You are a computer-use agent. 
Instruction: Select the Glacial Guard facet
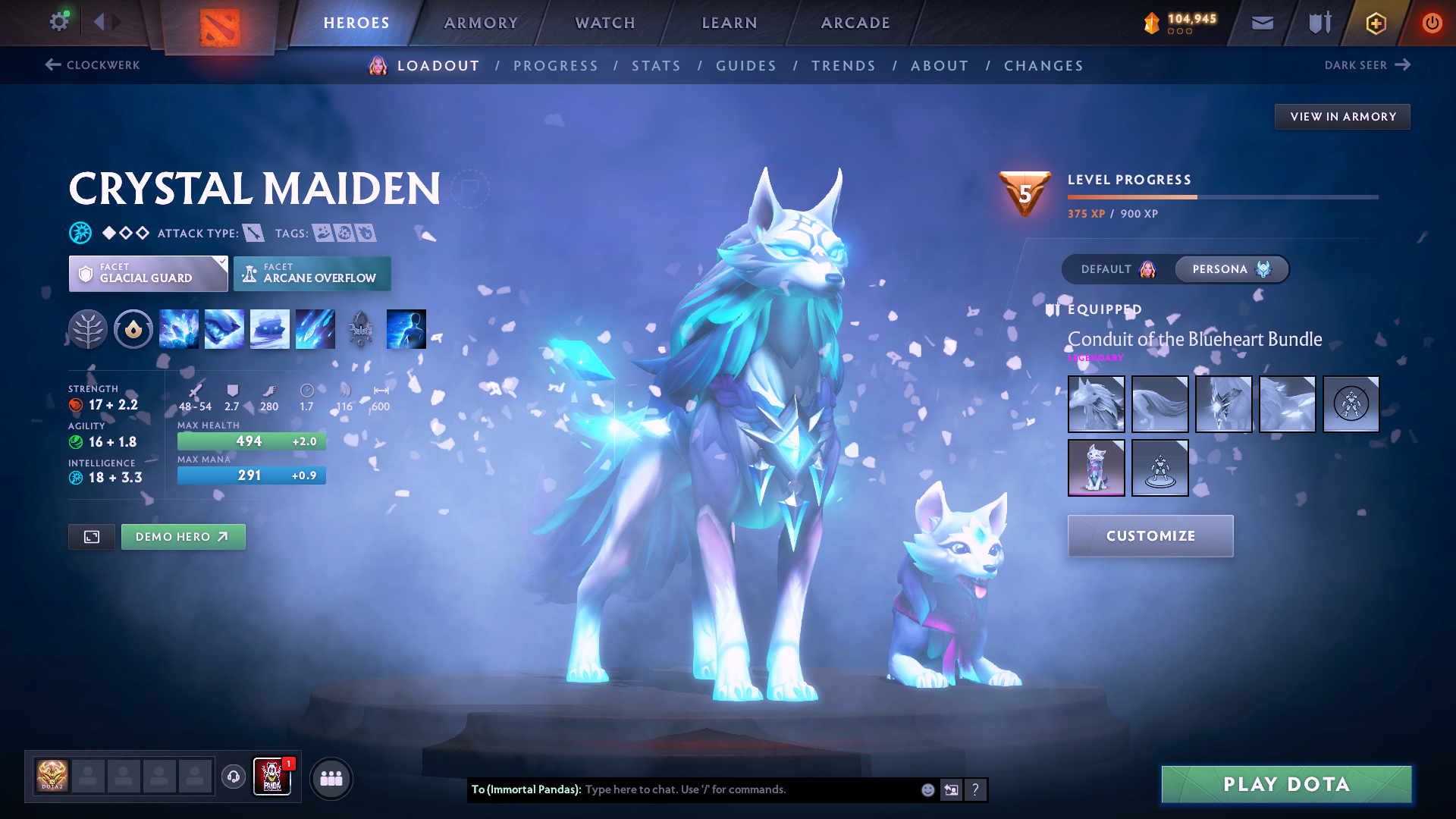click(x=148, y=274)
